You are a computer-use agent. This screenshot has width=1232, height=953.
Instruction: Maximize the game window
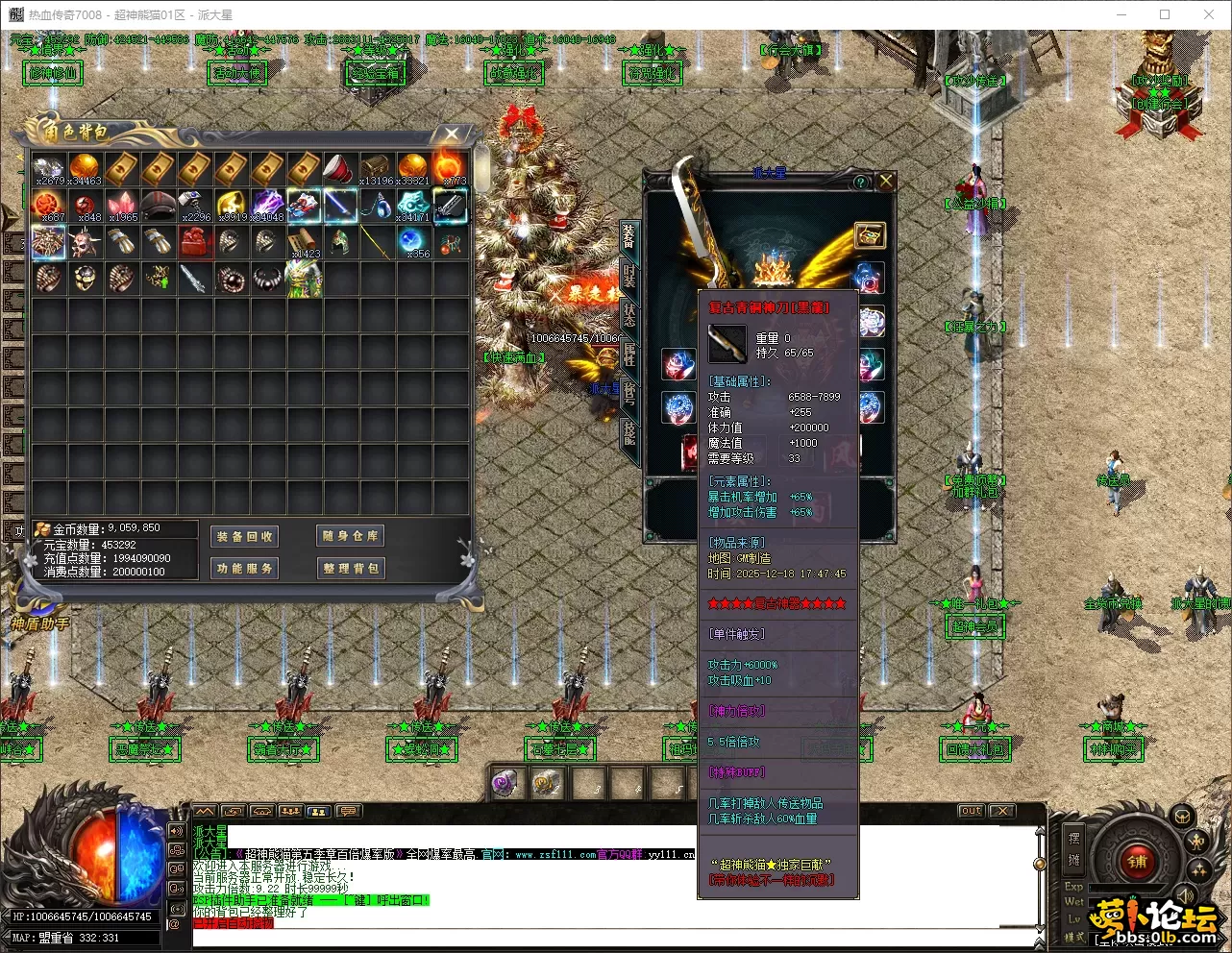point(1165,14)
